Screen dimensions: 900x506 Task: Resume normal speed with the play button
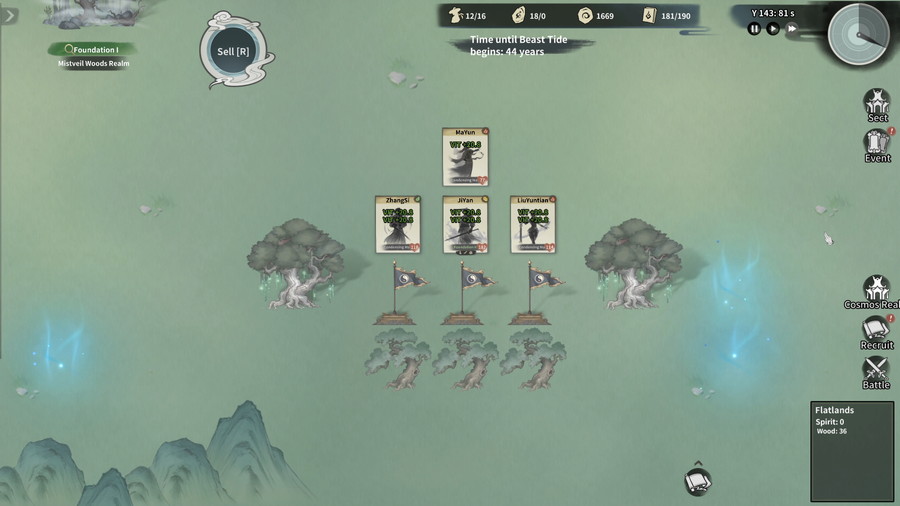pyautogui.click(x=773, y=29)
